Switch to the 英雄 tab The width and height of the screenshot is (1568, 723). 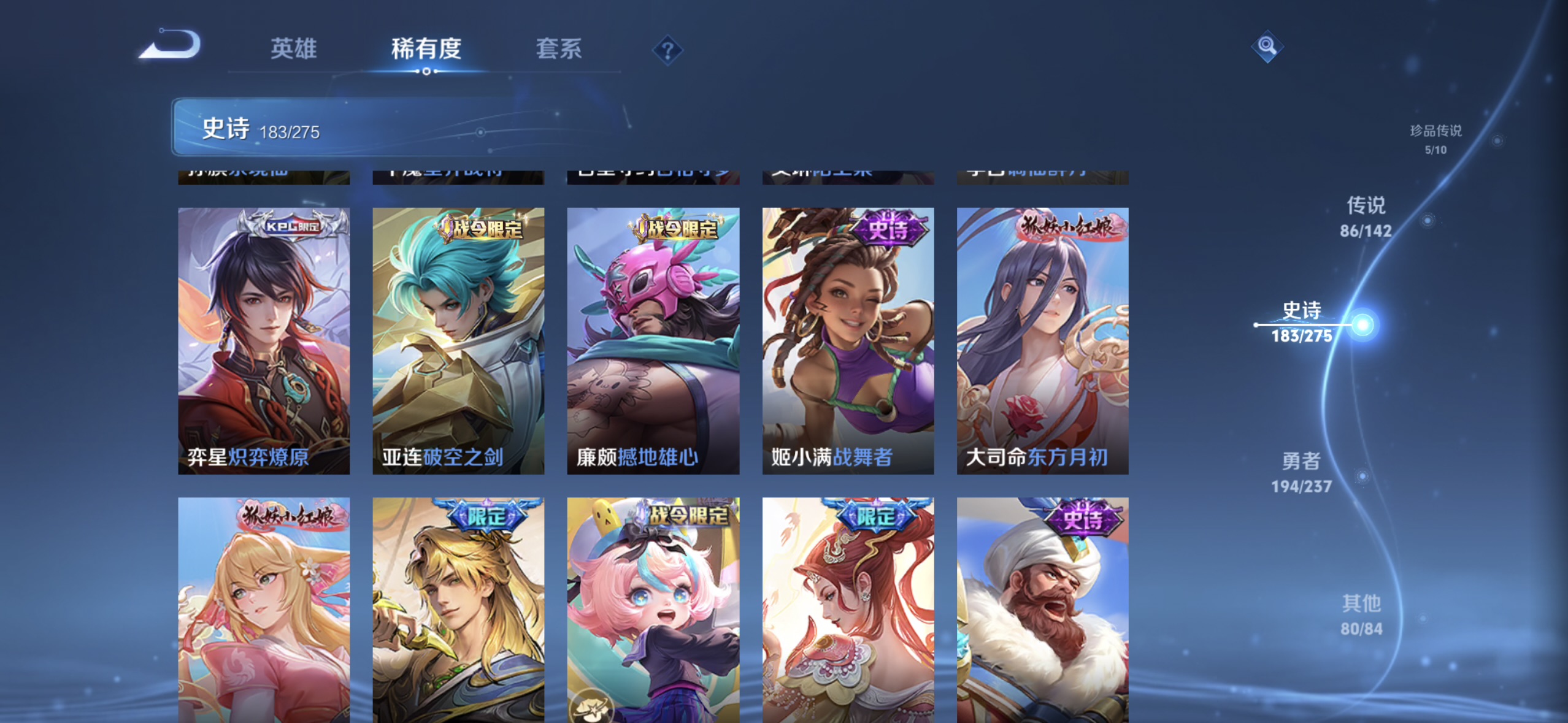click(293, 49)
